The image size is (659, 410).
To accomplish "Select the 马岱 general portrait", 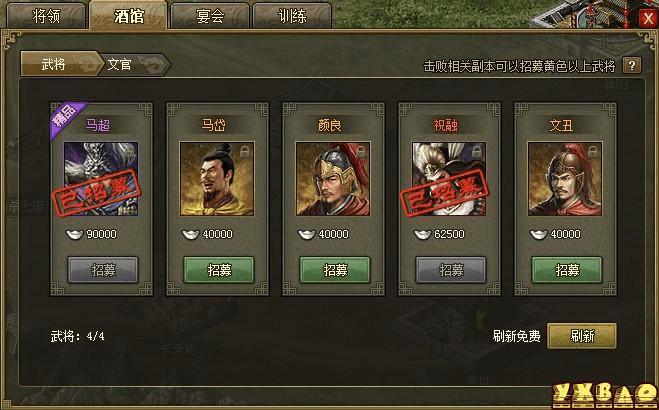I will [x=218, y=178].
